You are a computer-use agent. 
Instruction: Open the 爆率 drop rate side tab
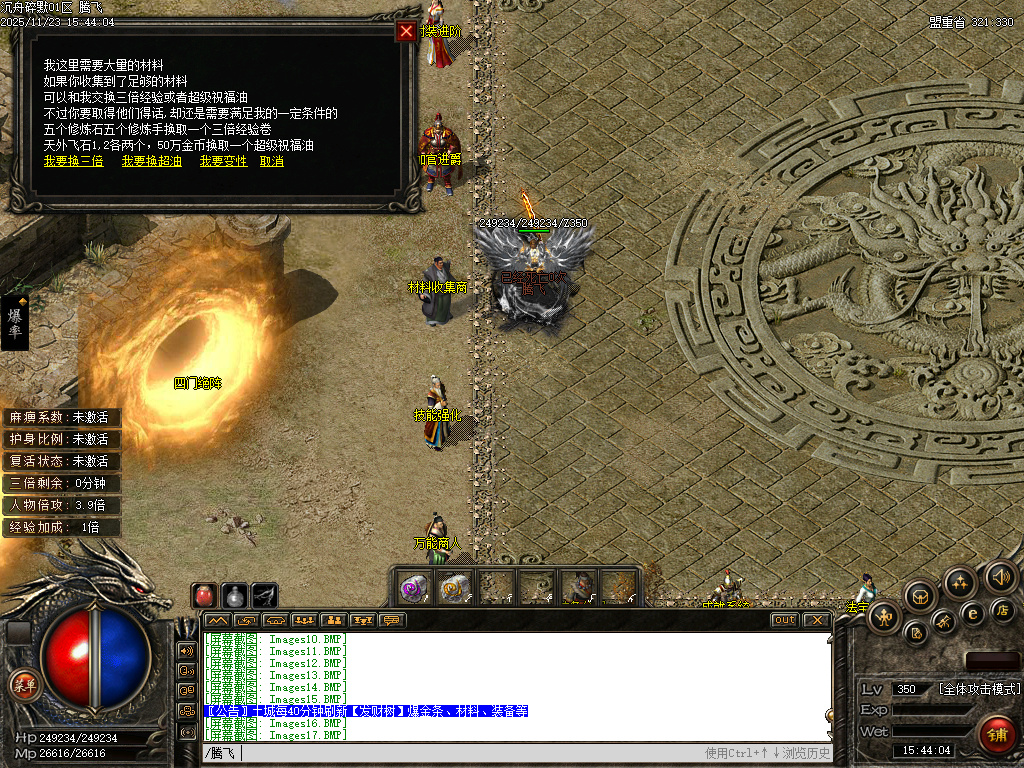15,322
